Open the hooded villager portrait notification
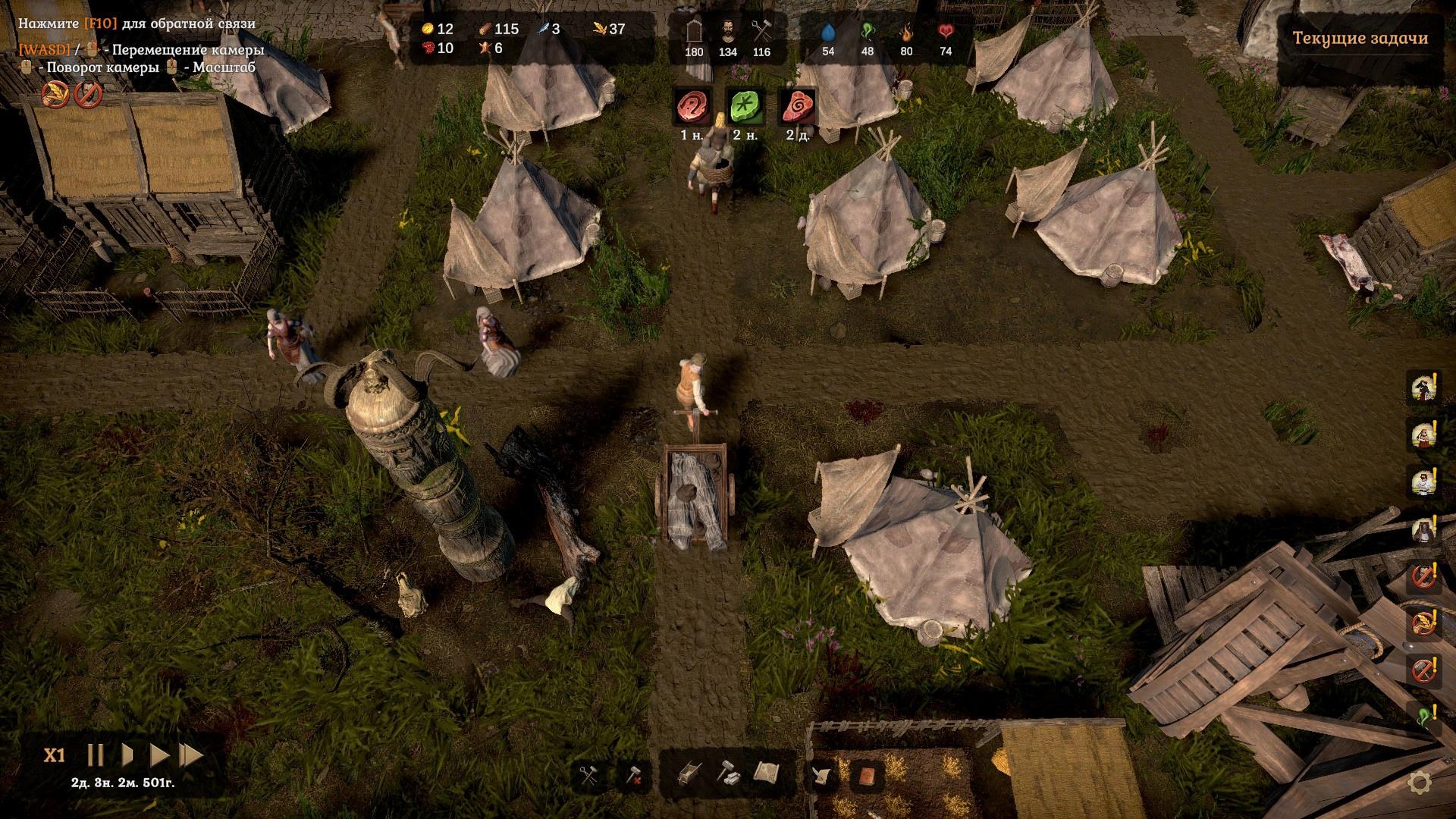Image resolution: width=1456 pixels, height=819 pixels. pos(1421,529)
